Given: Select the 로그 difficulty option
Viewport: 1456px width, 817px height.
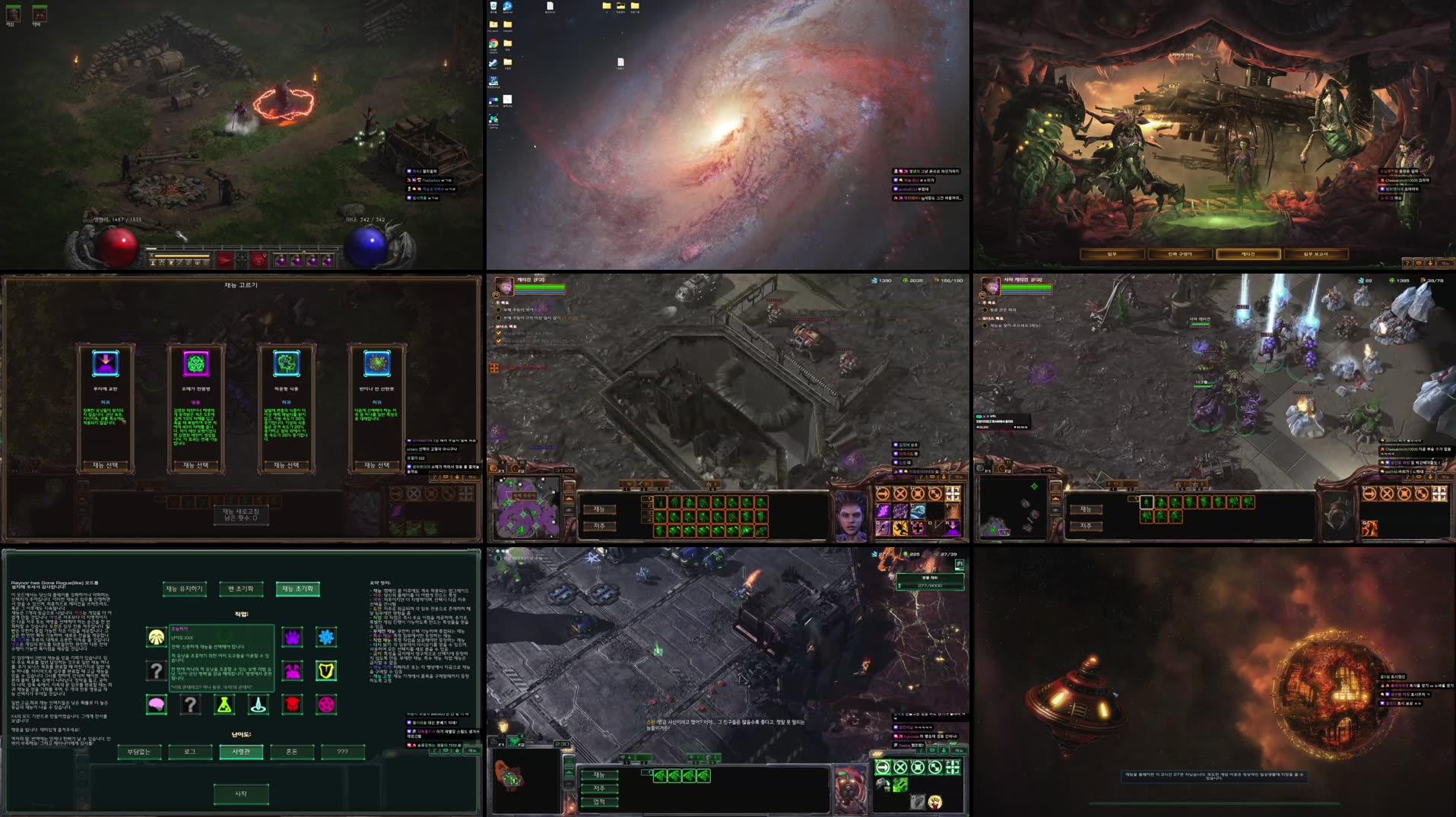Looking at the screenshot, I should click(x=191, y=751).
